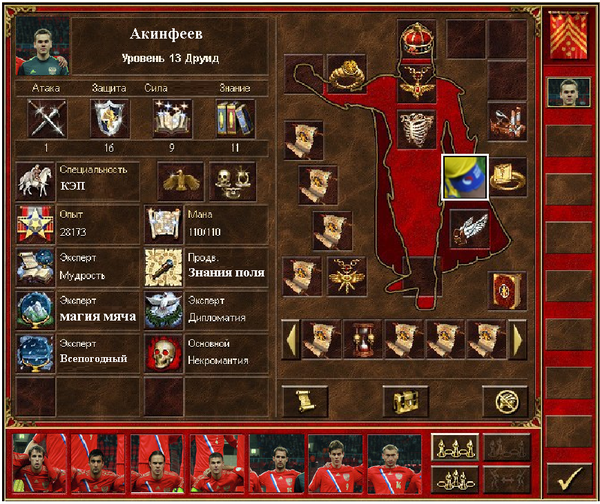Show previous backpack items with left arrow

coord(291,339)
